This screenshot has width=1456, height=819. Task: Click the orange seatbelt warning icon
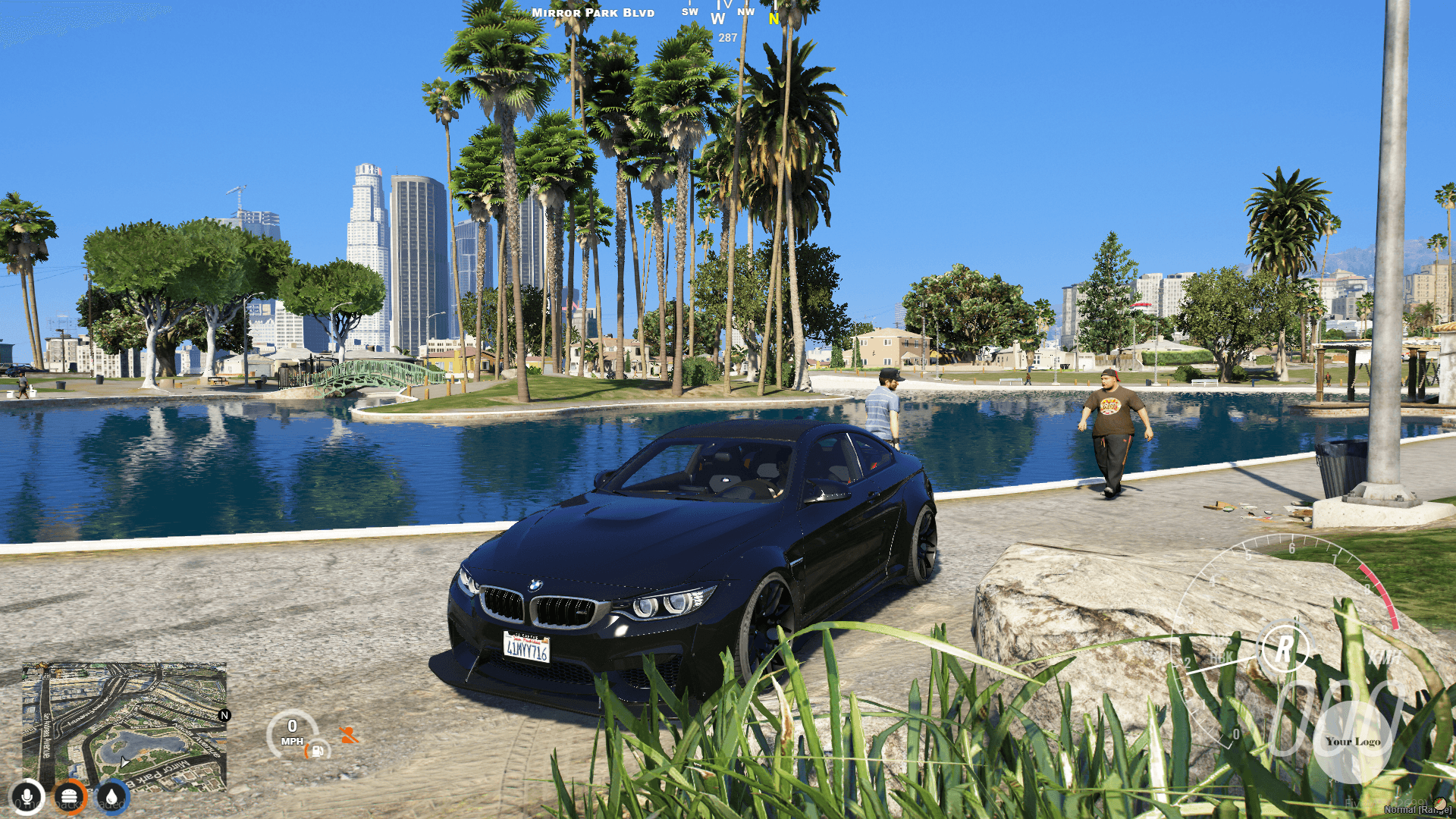point(349,735)
